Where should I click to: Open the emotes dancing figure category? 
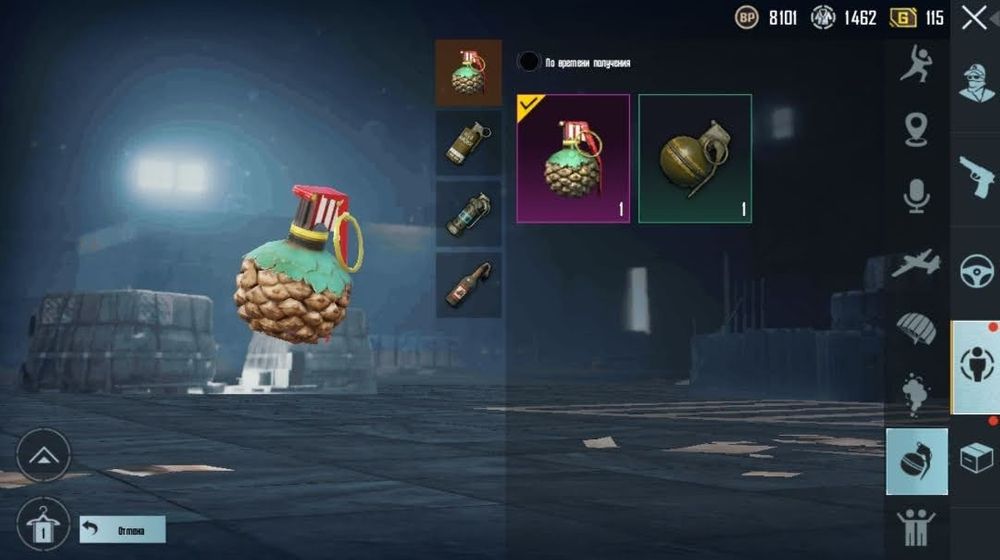point(916,65)
